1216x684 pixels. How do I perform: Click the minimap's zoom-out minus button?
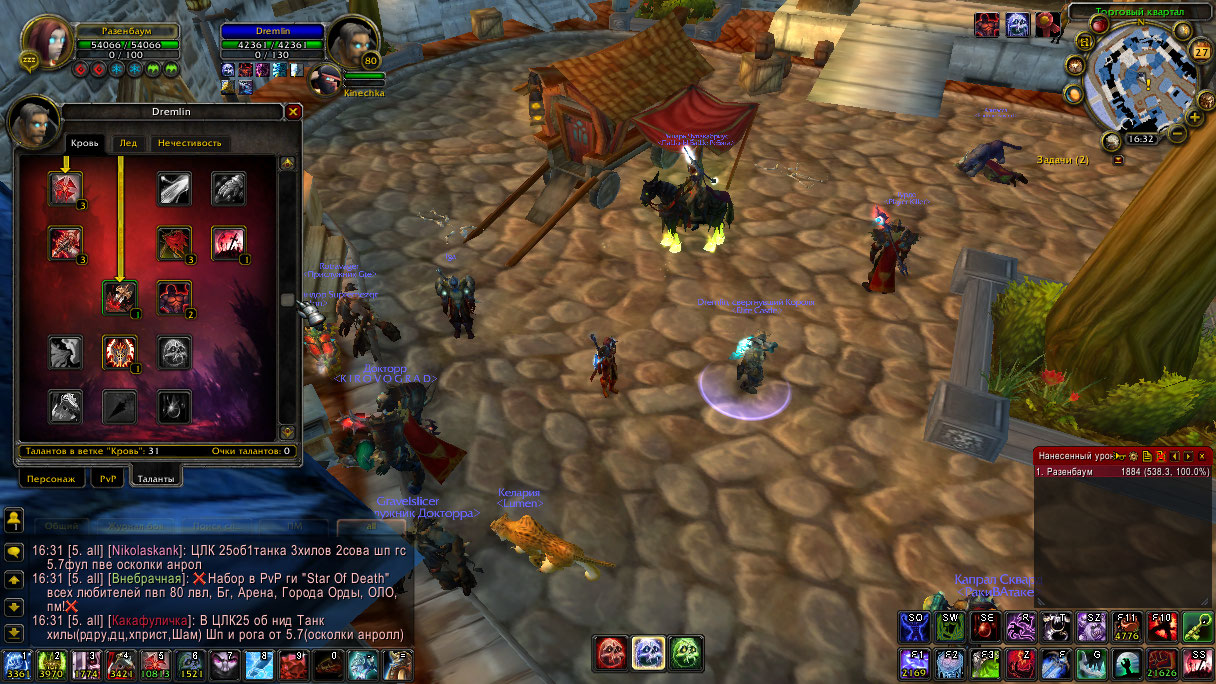point(1180,133)
